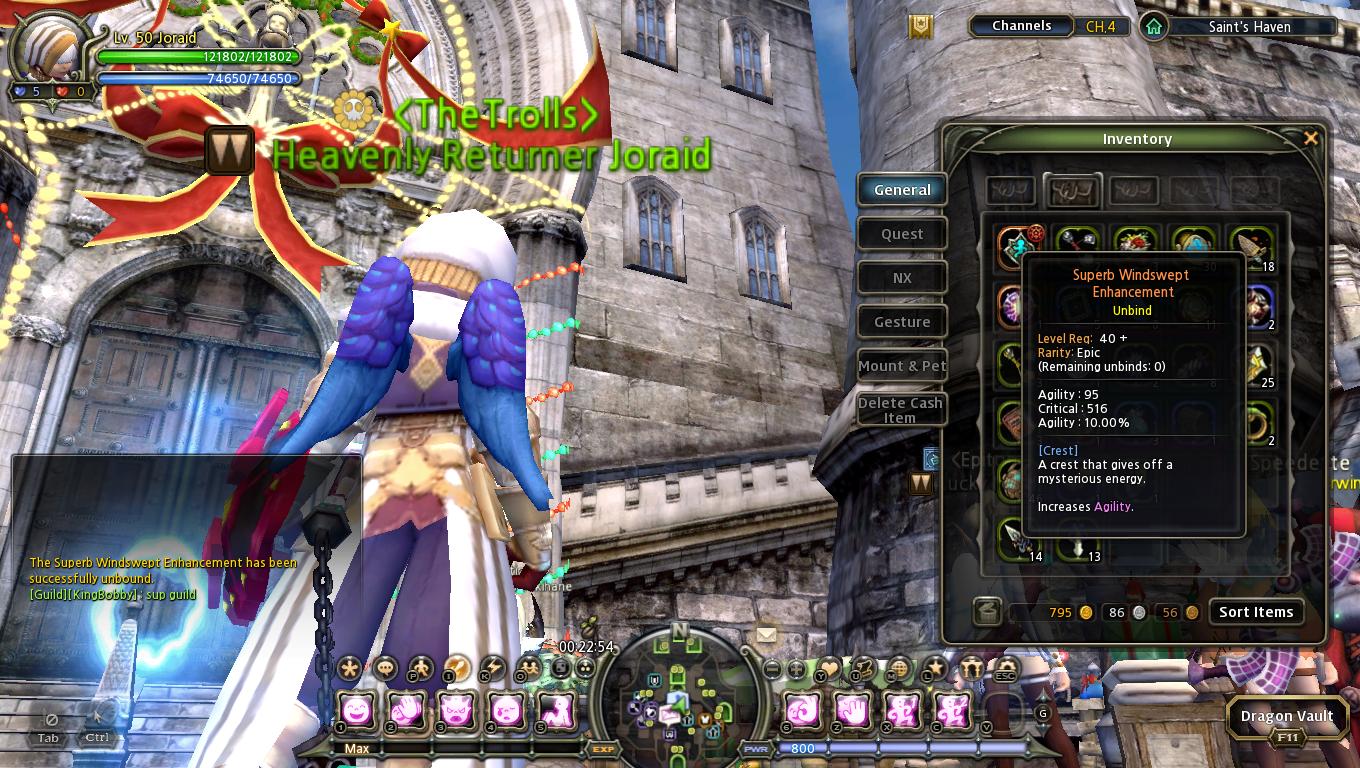Viewport: 1360px width, 768px height.
Task: Open the heart-shaped HUD menu icon
Action: tap(829, 668)
